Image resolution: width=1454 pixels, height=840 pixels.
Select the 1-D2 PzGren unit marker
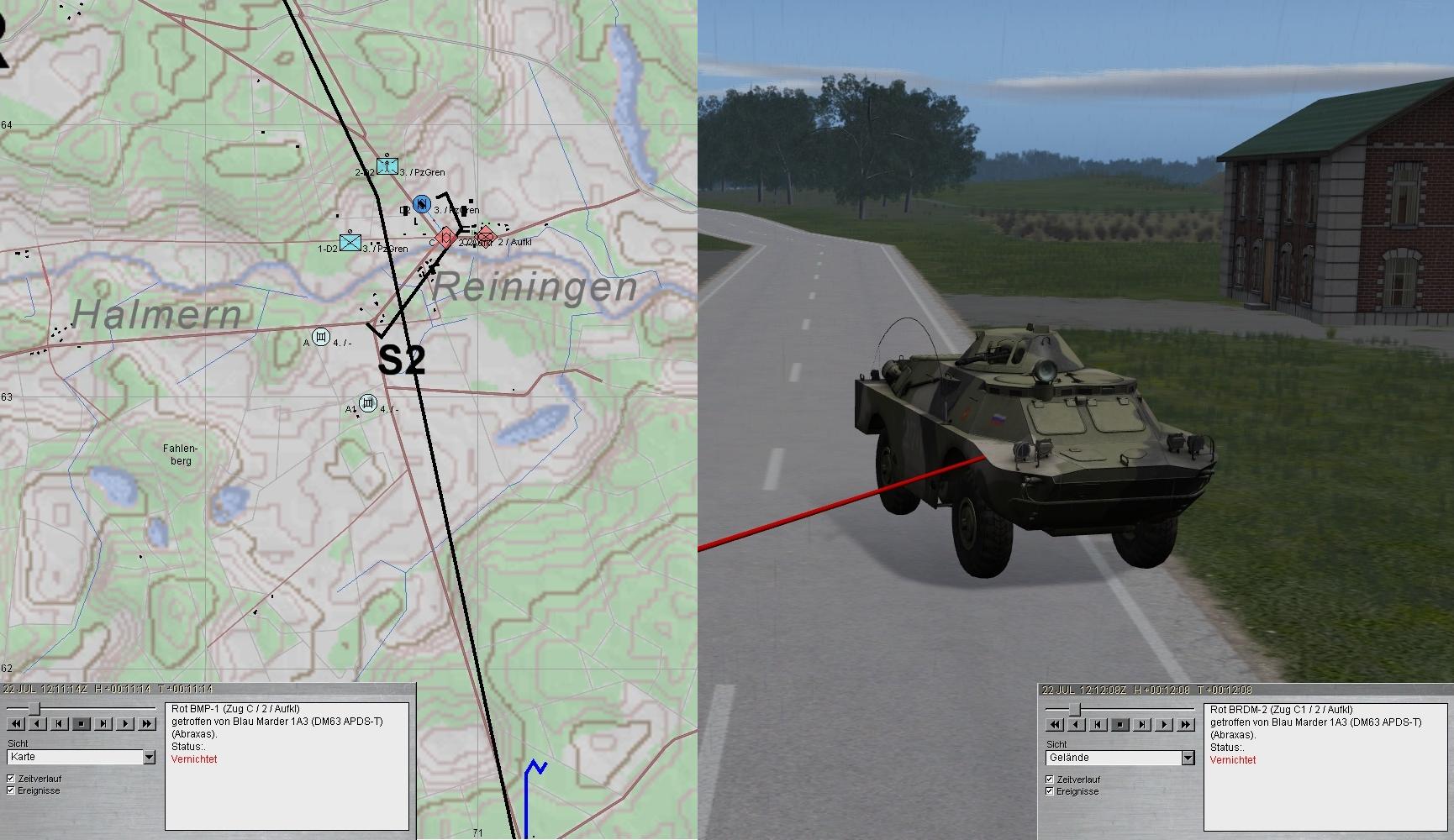tap(350, 243)
